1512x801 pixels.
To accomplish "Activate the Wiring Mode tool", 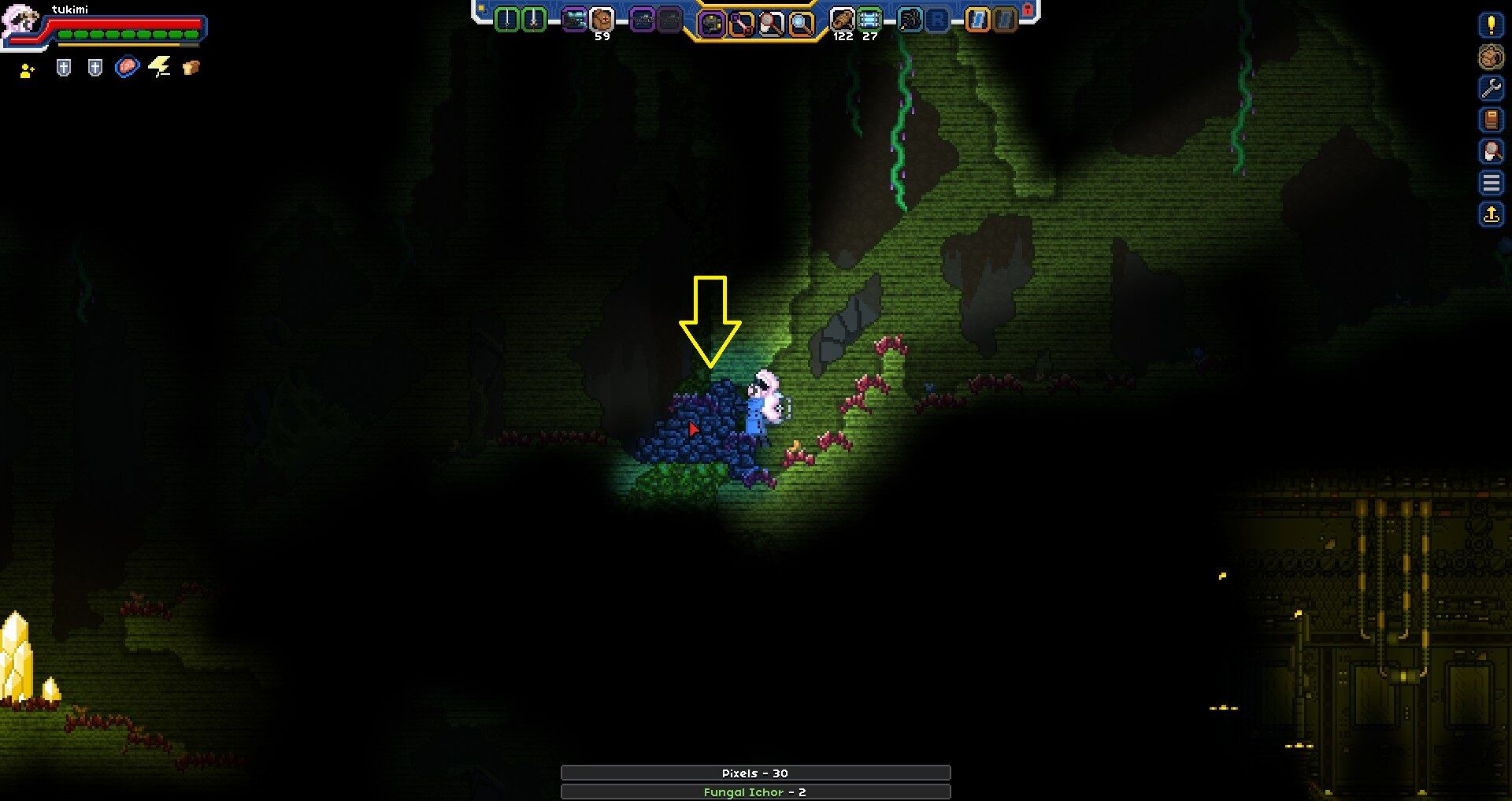I will pyautogui.click(x=740, y=22).
